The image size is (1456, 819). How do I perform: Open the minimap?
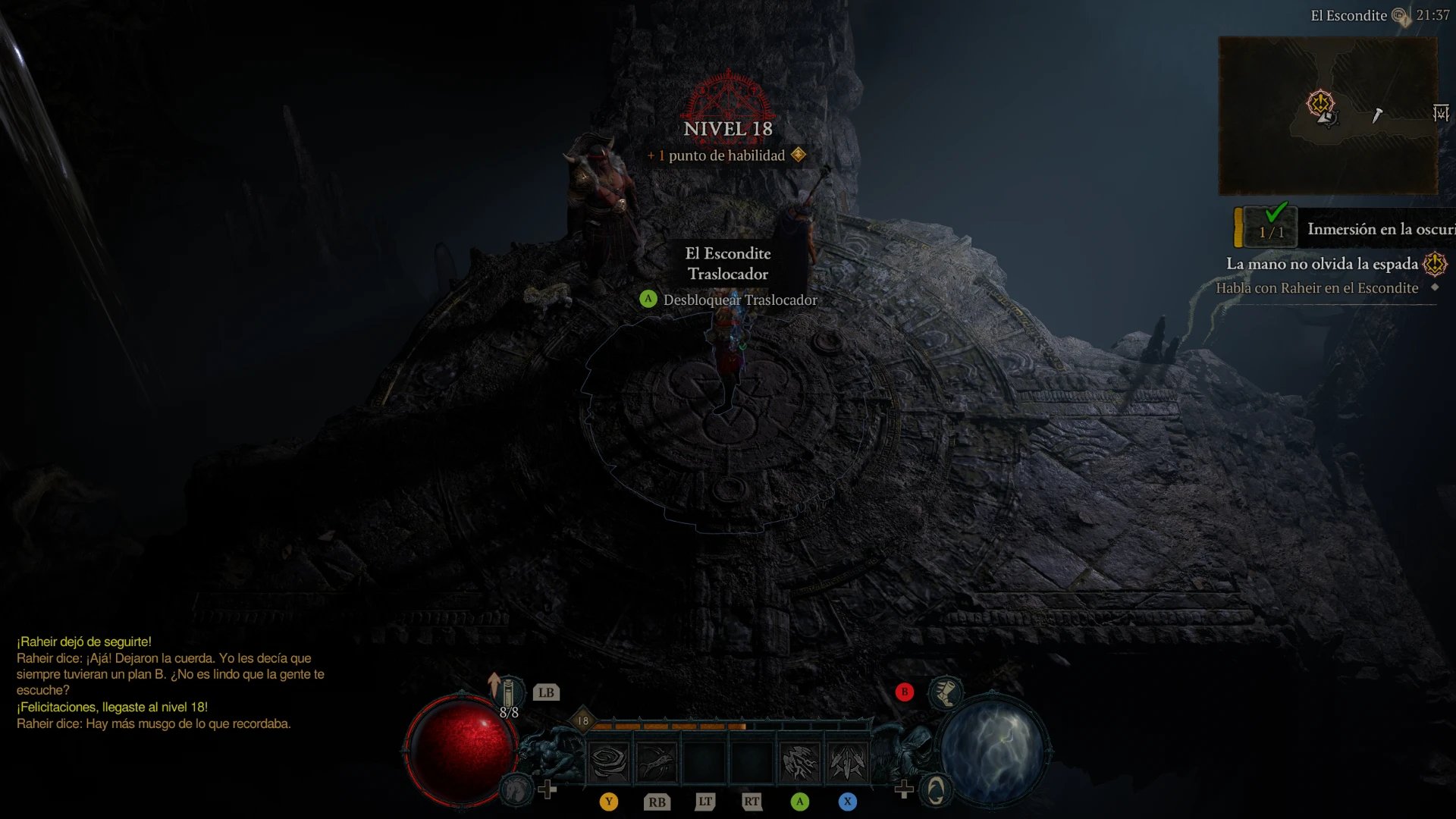click(x=1327, y=115)
